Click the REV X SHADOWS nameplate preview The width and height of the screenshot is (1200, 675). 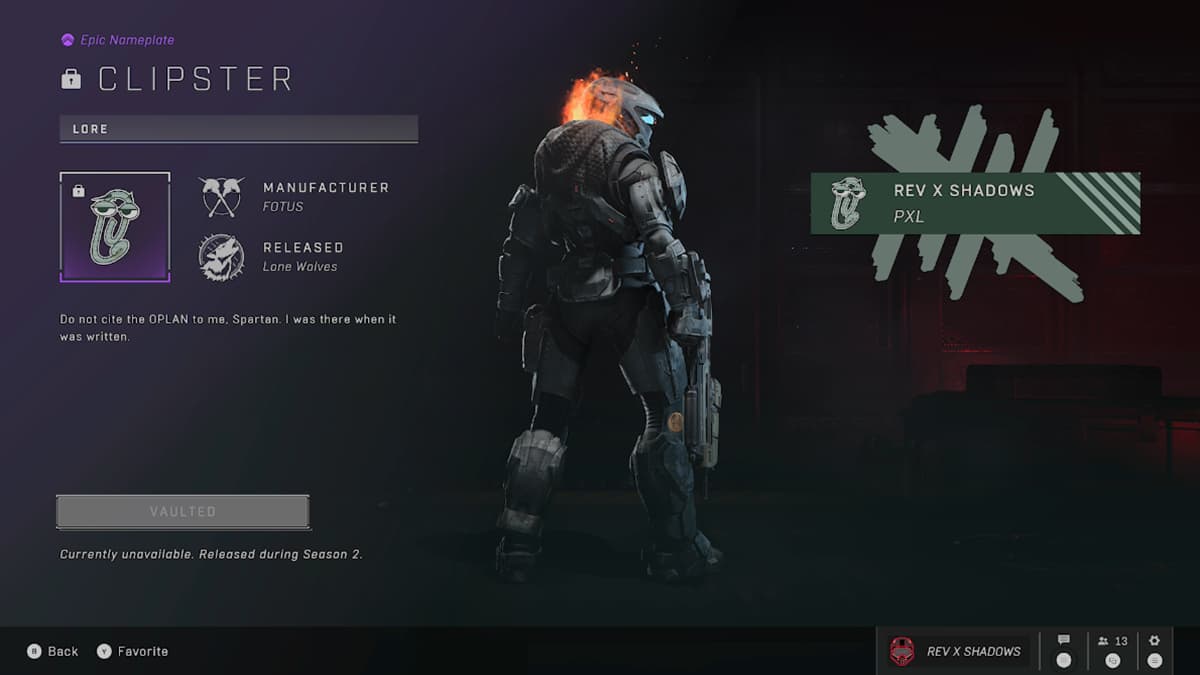click(975, 203)
